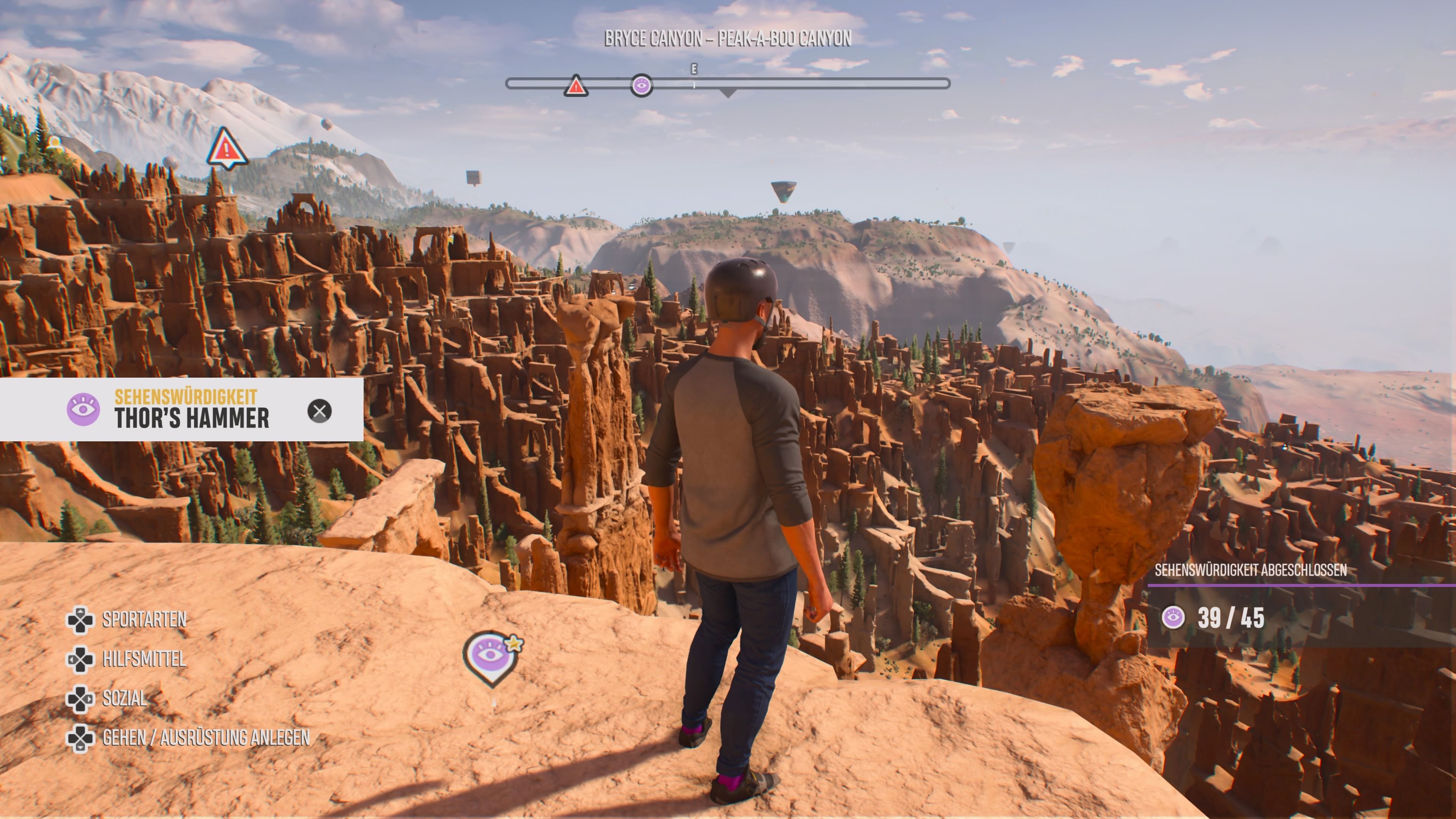This screenshot has height=819, width=1456.
Task: Open the Sozial menu entry
Action: click(x=124, y=698)
